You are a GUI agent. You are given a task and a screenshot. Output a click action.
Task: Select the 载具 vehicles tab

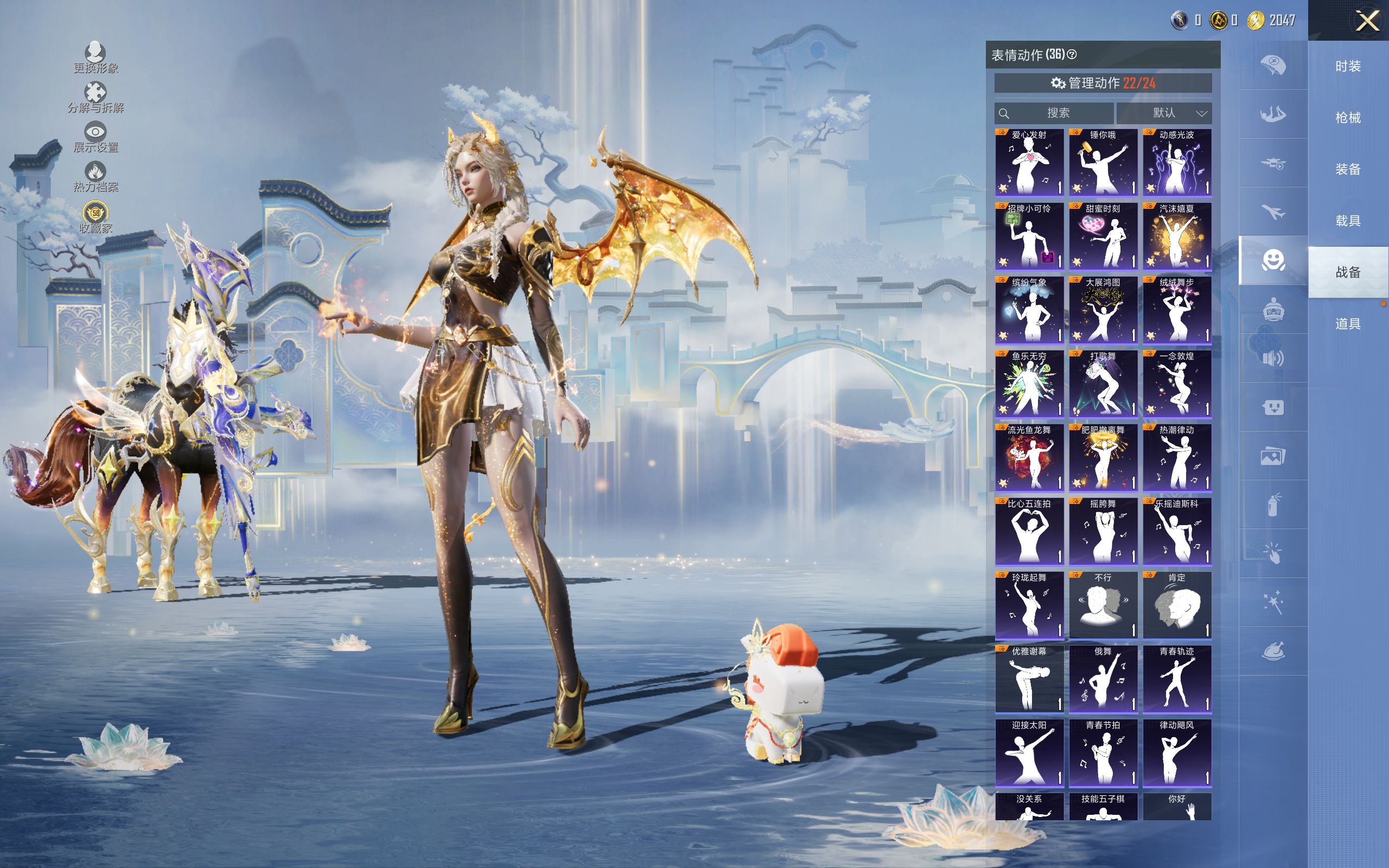point(1348,220)
